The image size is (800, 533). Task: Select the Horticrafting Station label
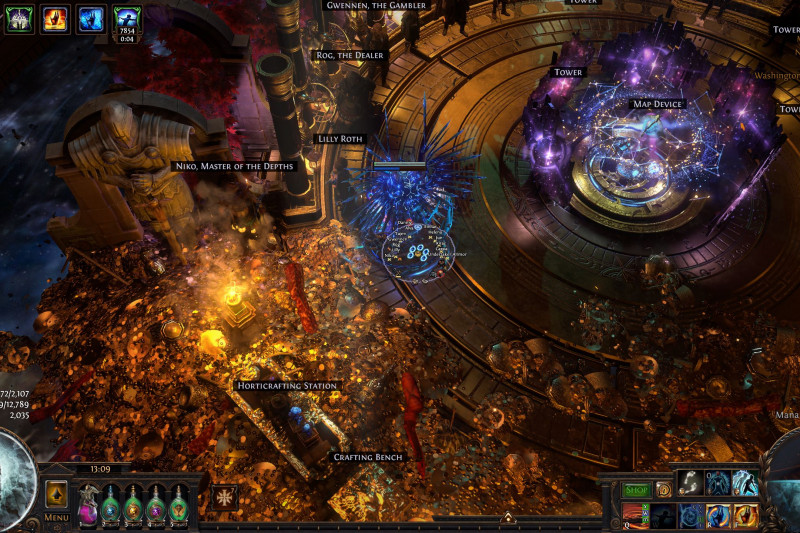(x=287, y=385)
